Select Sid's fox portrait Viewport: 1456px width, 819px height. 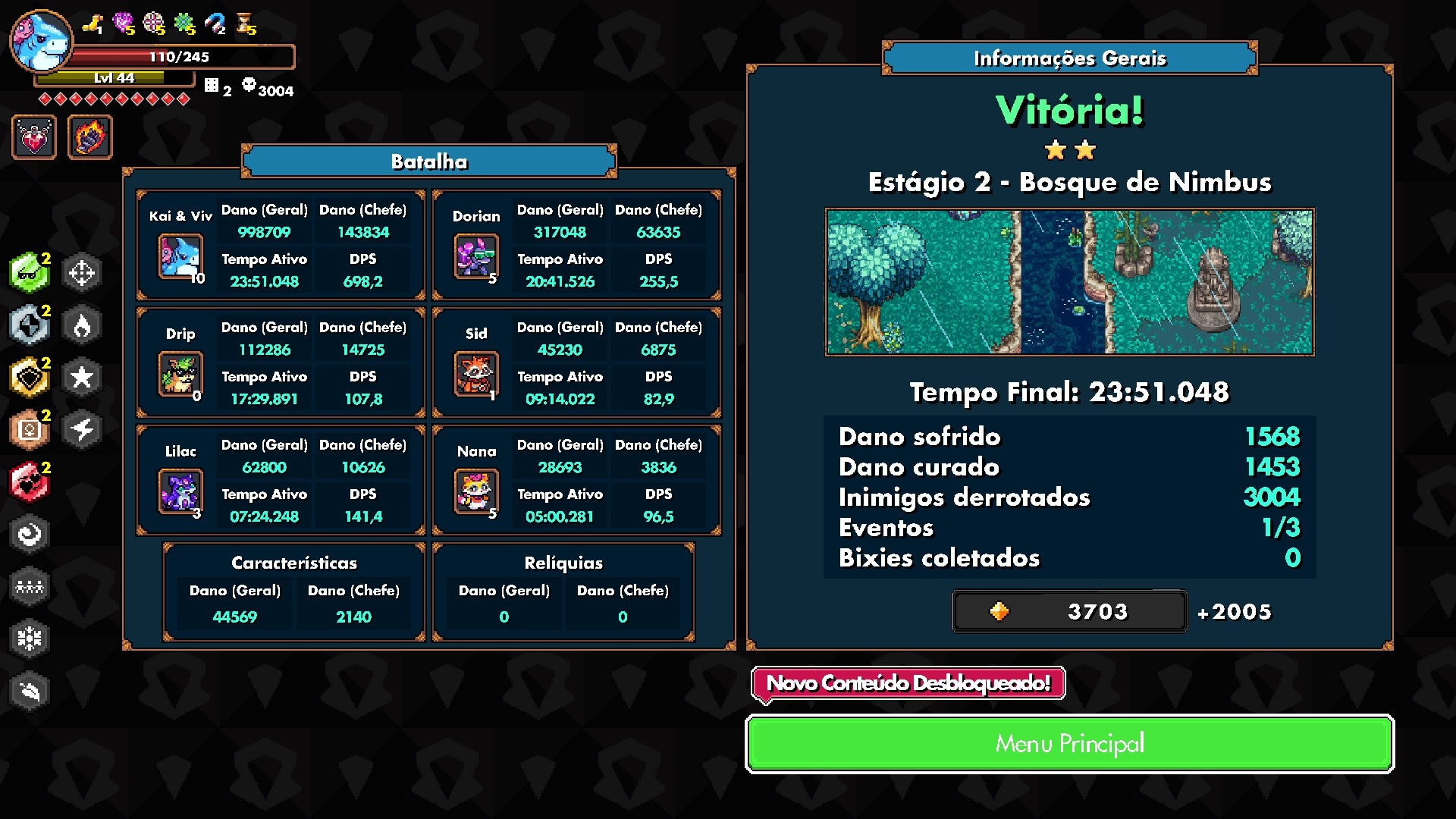475,374
